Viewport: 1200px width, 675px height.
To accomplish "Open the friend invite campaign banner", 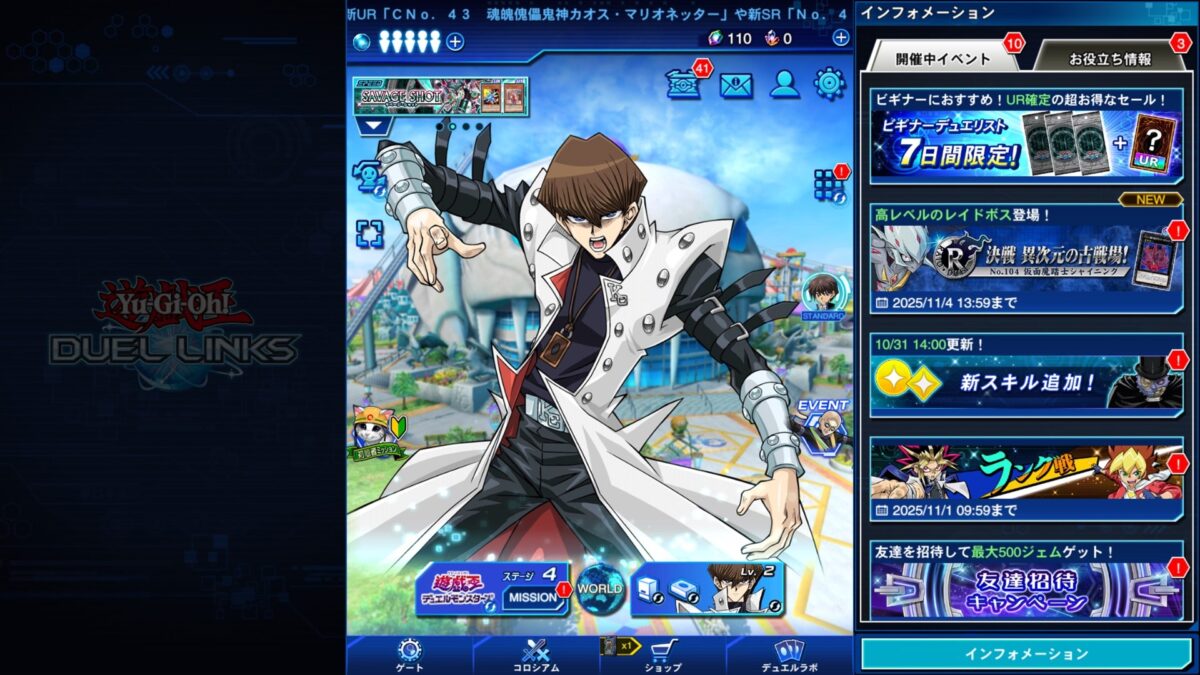I will 1026,590.
